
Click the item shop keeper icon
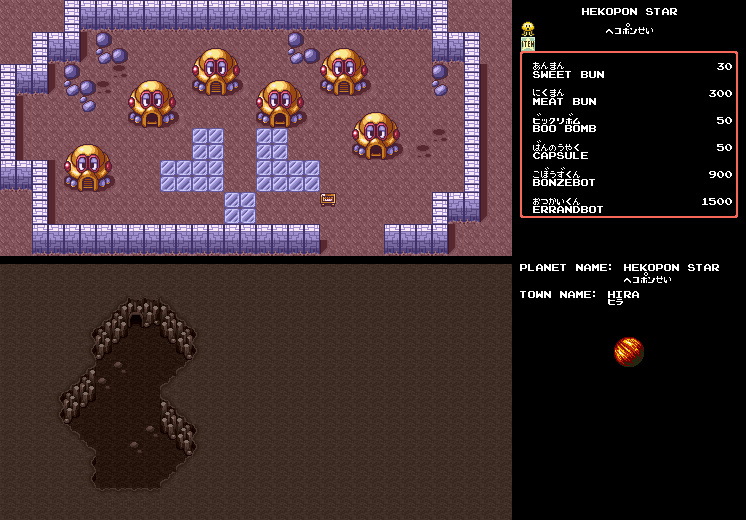[x=528, y=37]
